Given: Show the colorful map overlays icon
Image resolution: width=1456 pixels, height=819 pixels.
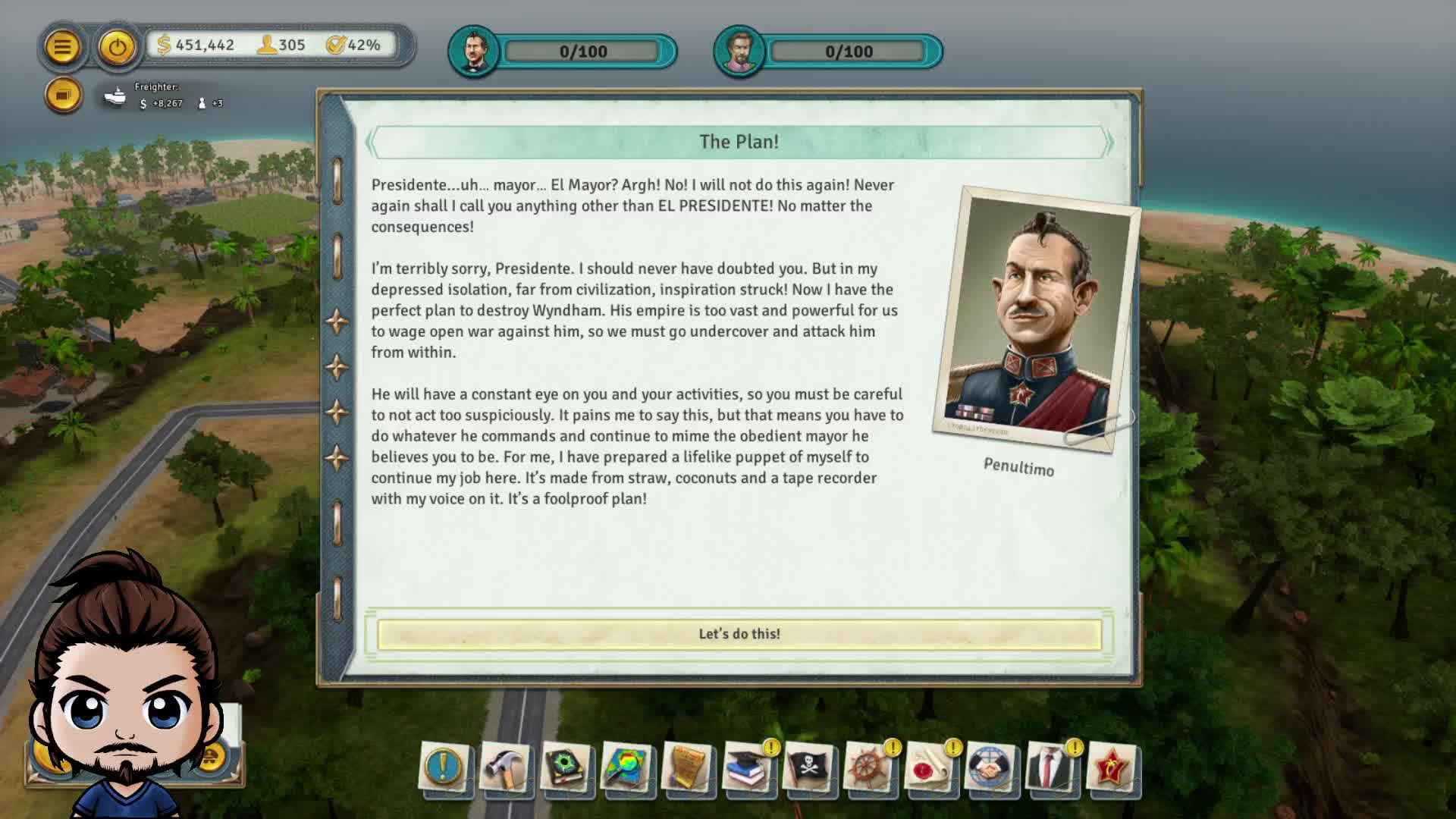Looking at the screenshot, I should 626,767.
